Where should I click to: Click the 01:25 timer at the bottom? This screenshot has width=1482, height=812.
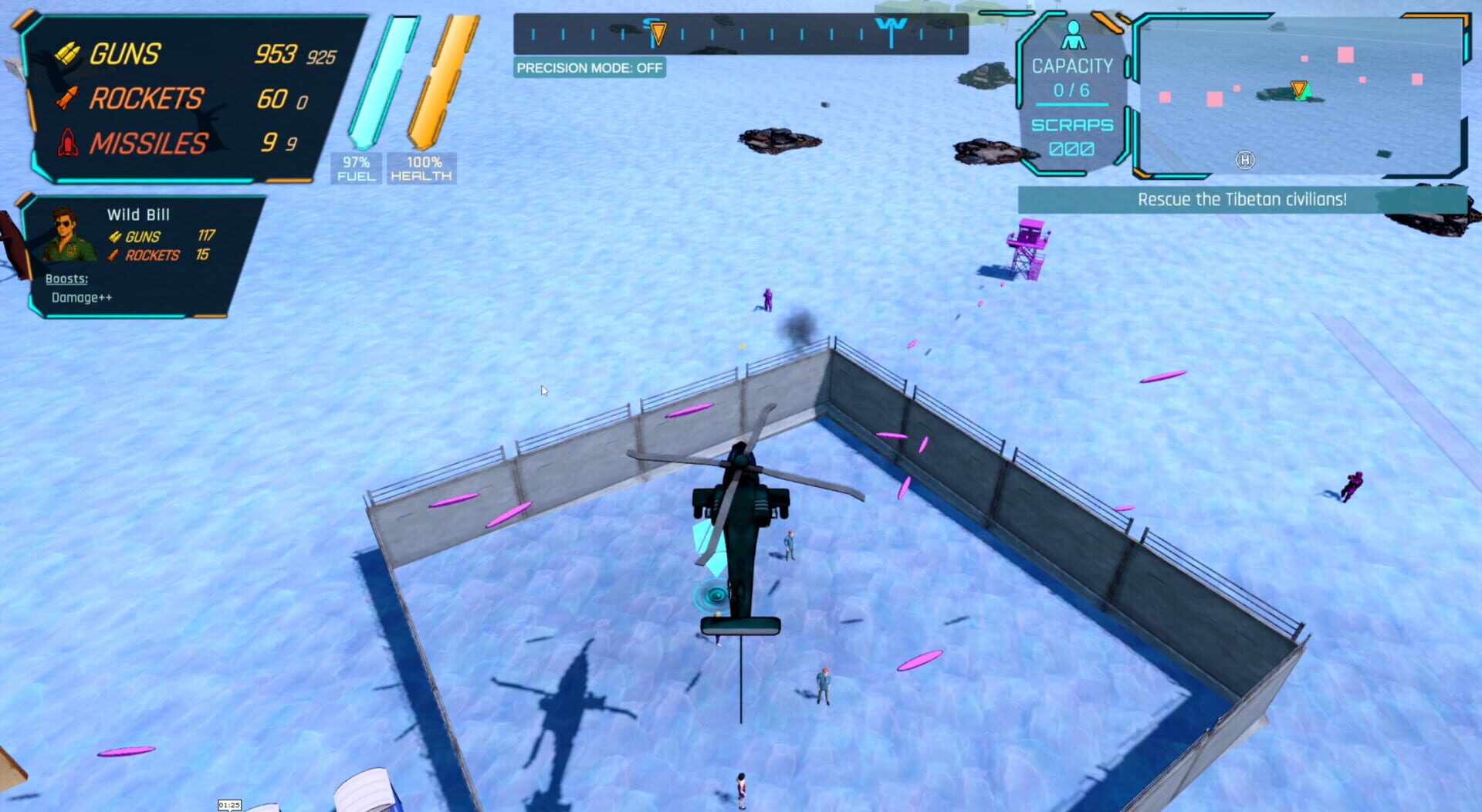pyautogui.click(x=229, y=804)
